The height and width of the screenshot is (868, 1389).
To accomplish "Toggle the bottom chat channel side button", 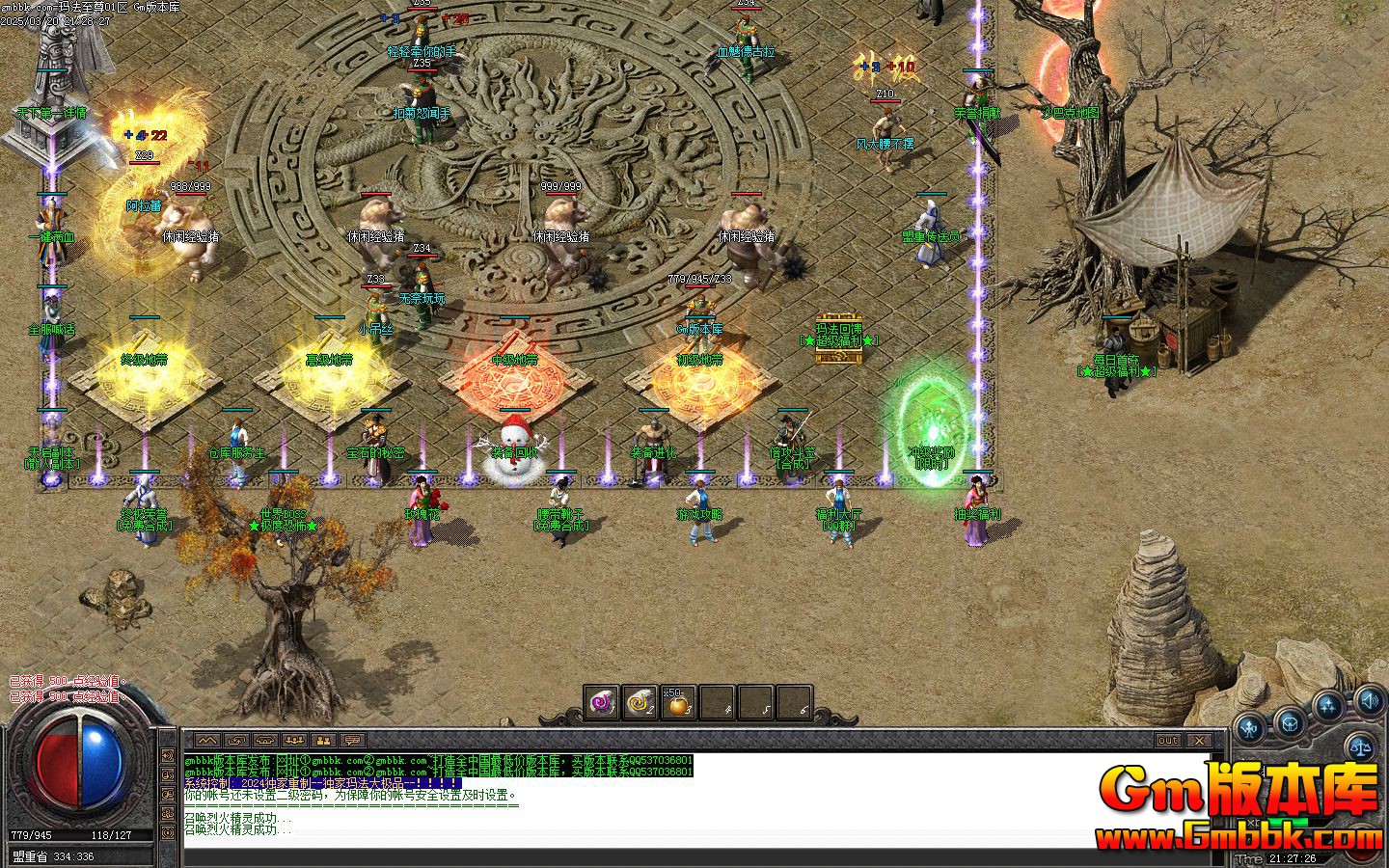I will pyautogui.click(x=168, y=832).
